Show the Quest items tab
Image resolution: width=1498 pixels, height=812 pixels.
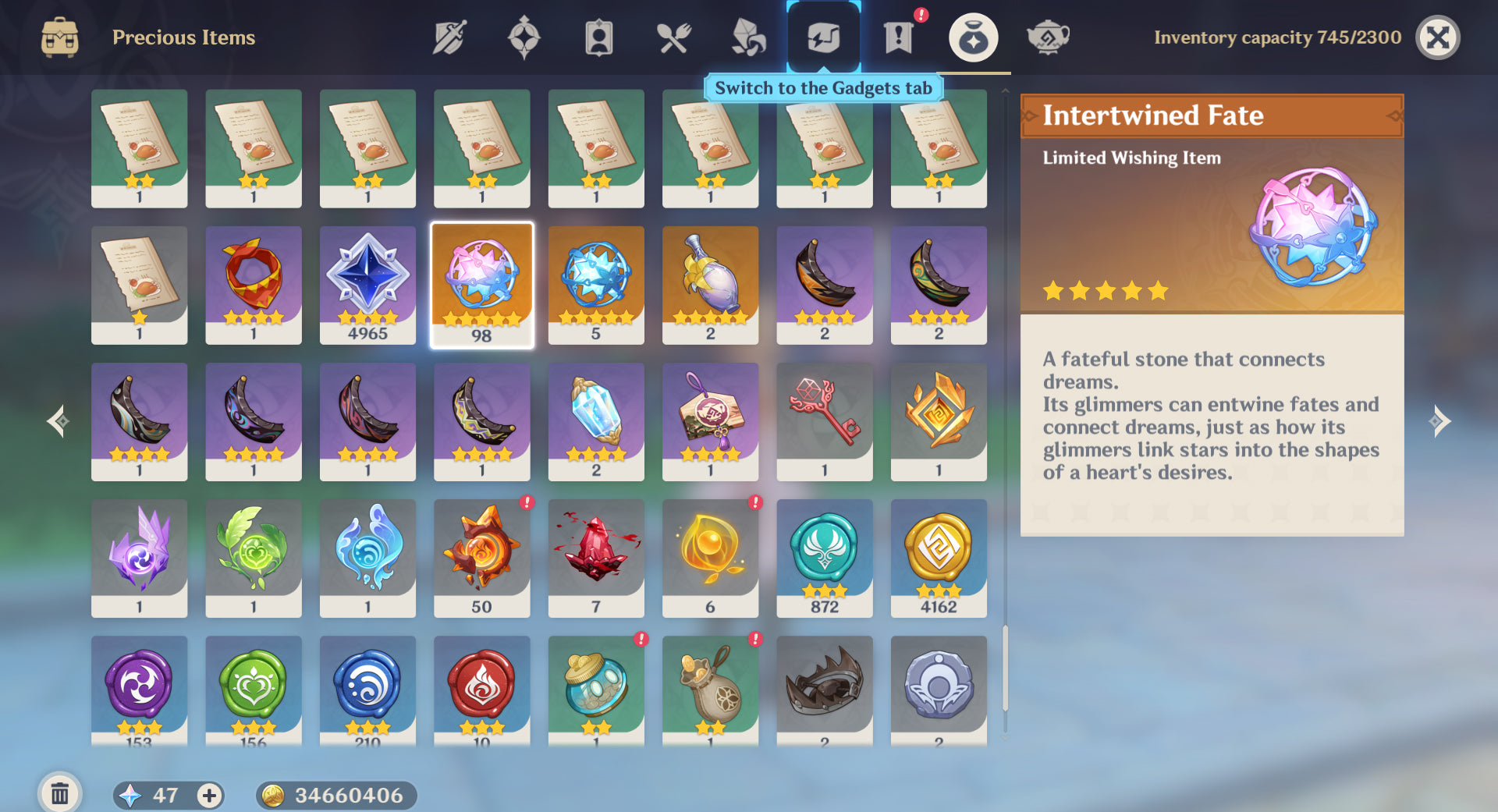point(898,37)
